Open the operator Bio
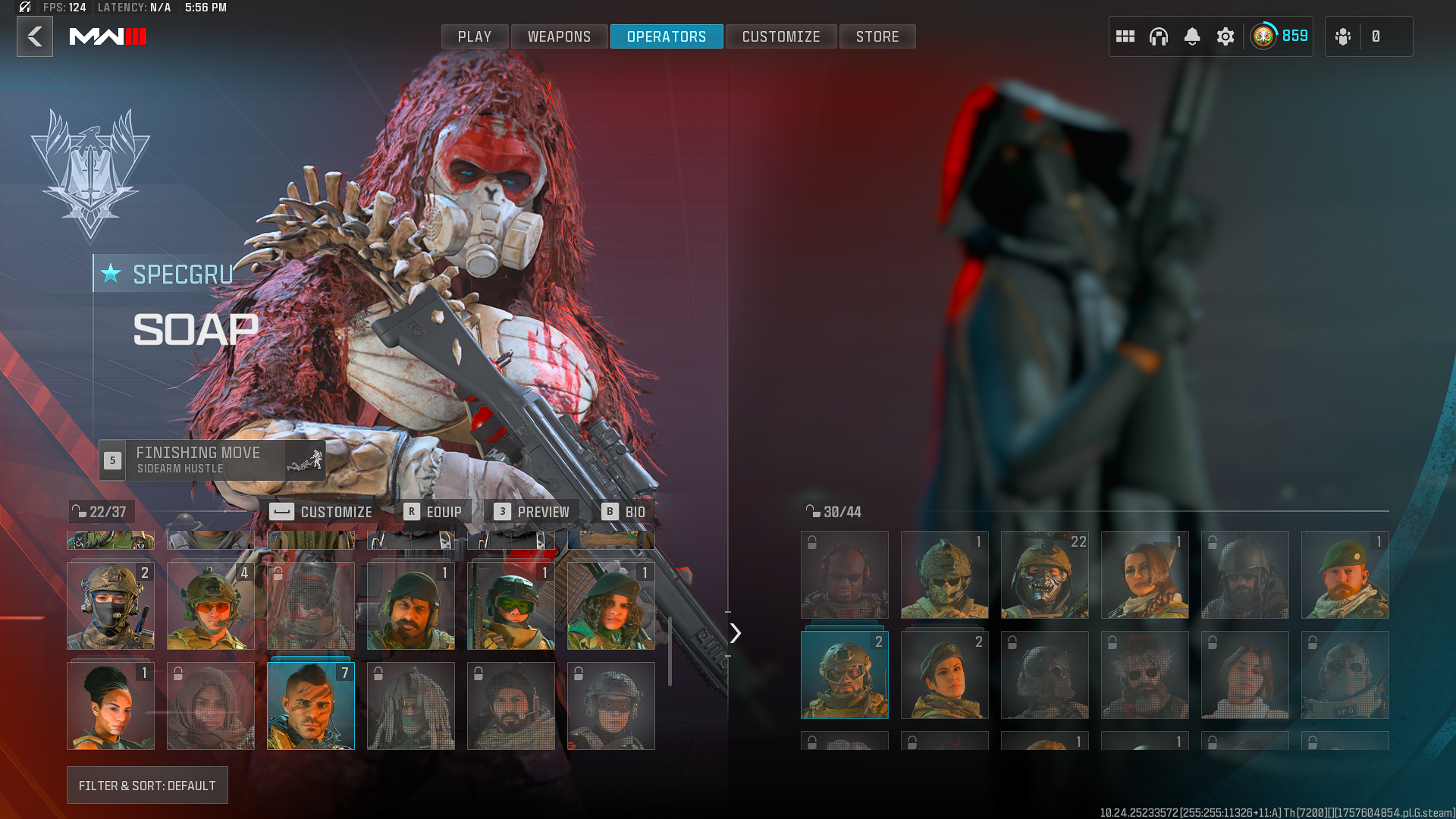Screen dimensions: 1456x819 (623, 512)
